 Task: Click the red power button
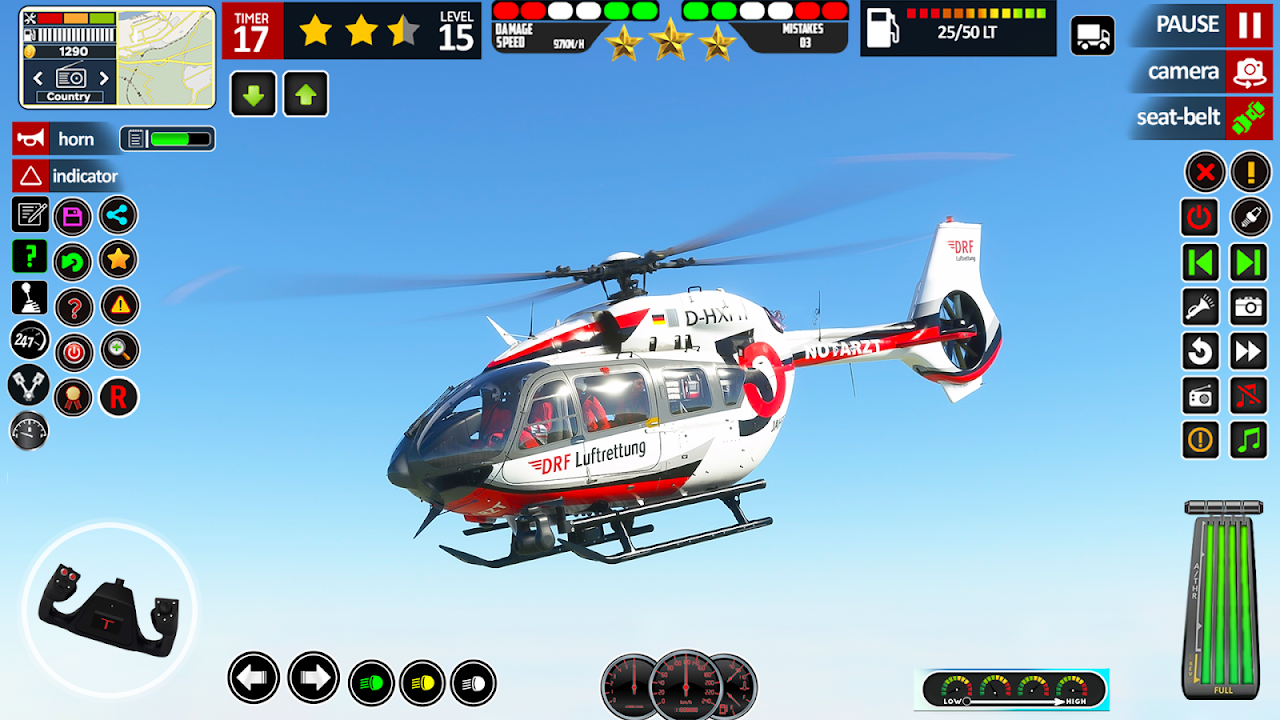click(1200, 217)
